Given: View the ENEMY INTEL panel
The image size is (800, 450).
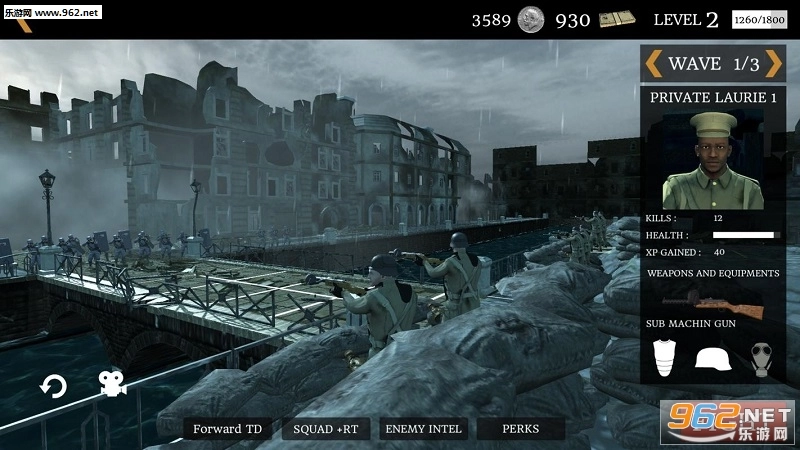Looking at the screenshot, I should coord(424,429).
